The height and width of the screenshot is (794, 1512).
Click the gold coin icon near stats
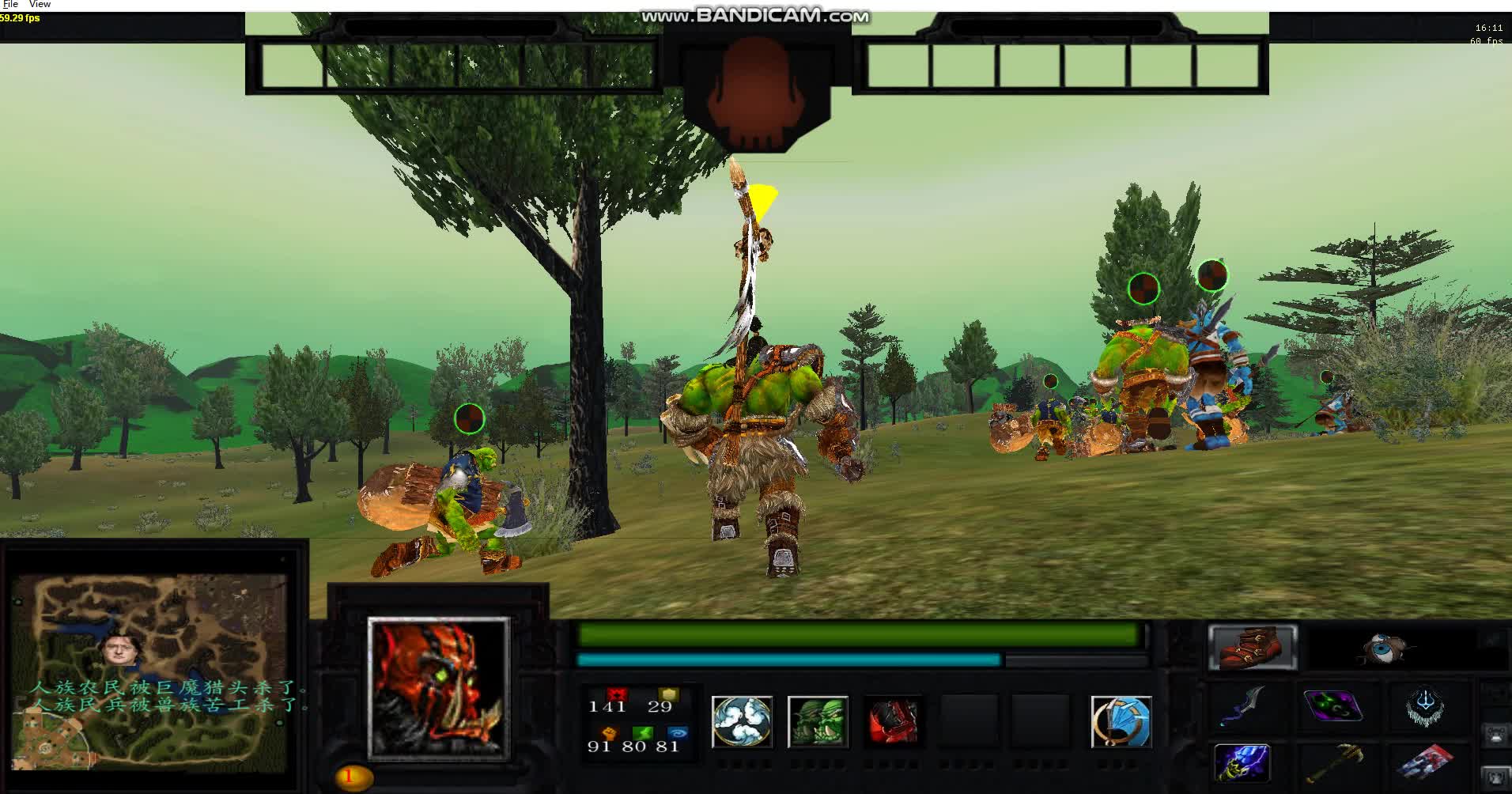[x=667, y=694]
